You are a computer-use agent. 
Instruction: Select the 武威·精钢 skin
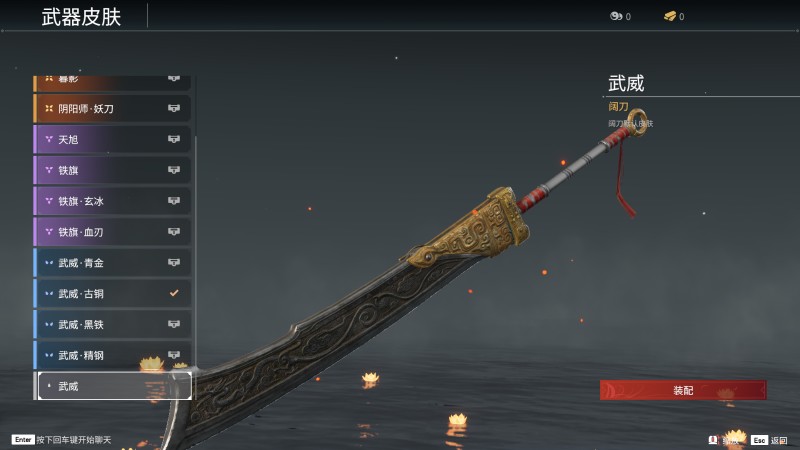(112, 355)
